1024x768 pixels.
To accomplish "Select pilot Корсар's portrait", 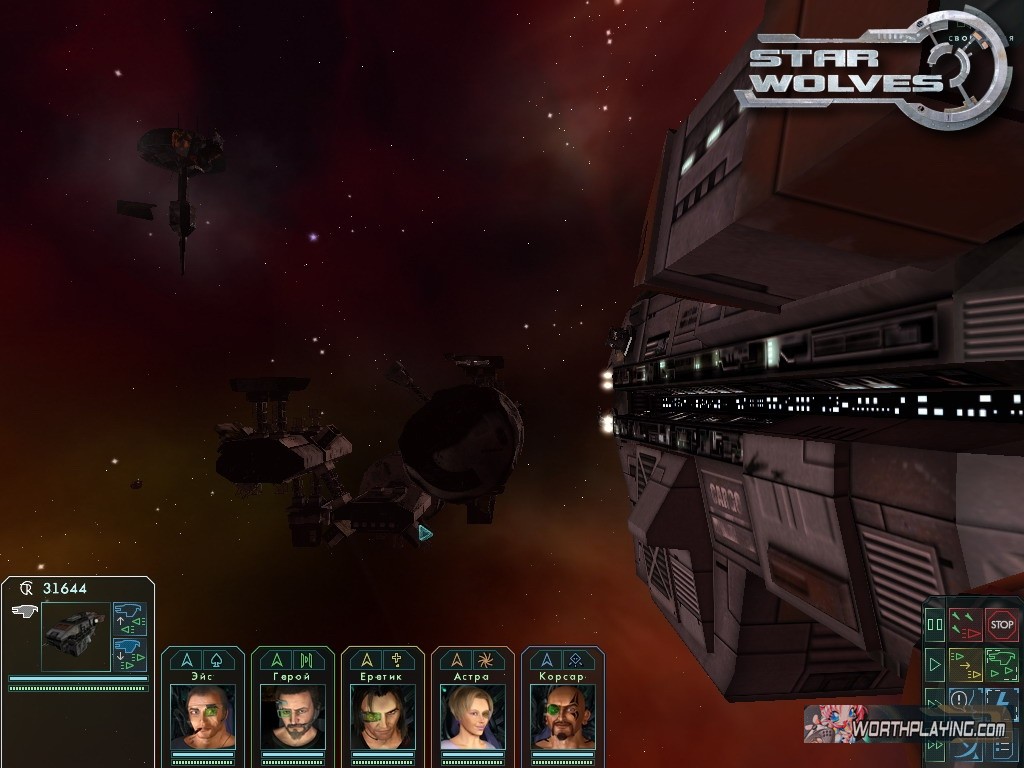I will [x=563, y=716].
